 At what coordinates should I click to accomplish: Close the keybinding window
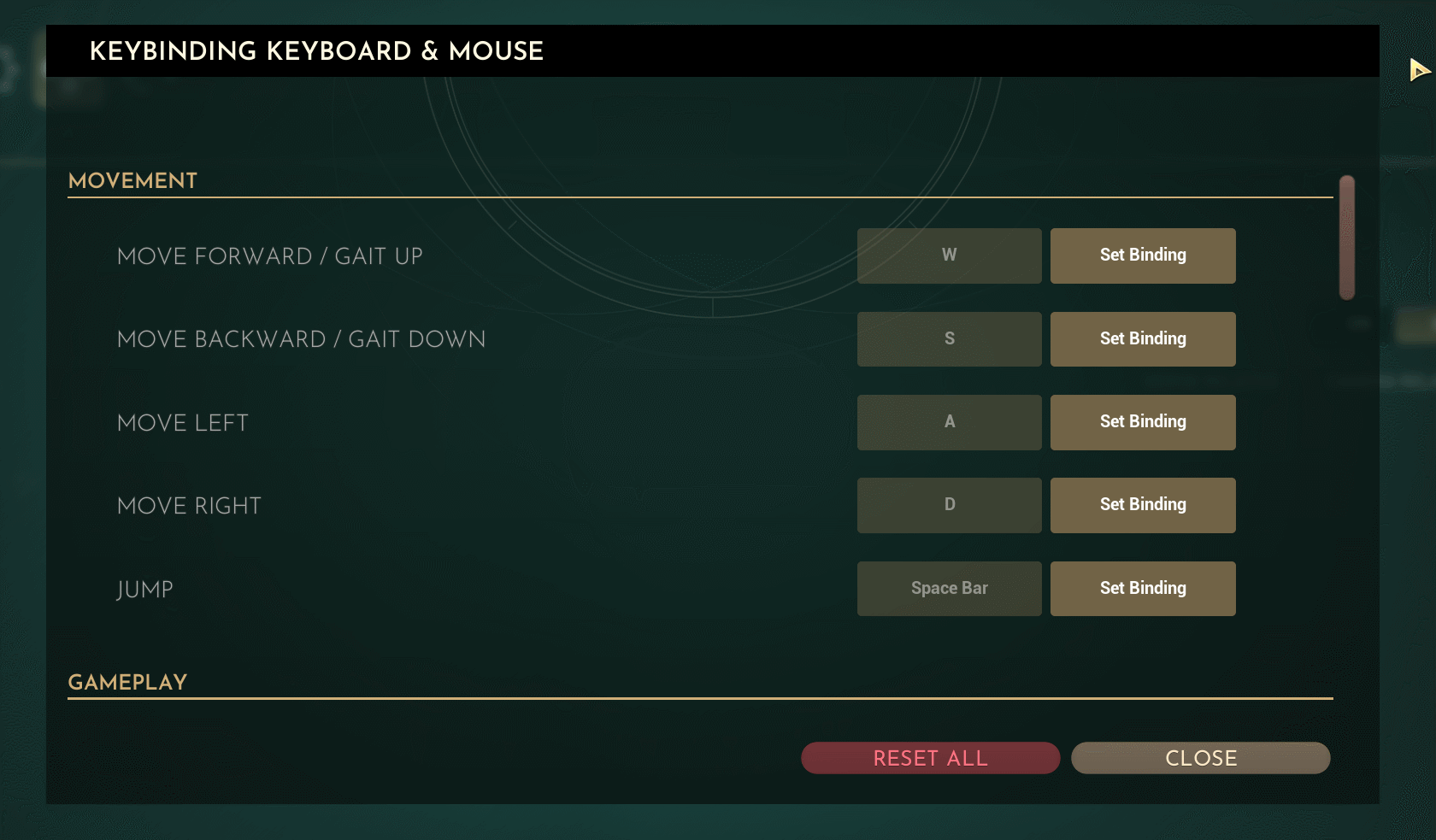pos(1200,758)
